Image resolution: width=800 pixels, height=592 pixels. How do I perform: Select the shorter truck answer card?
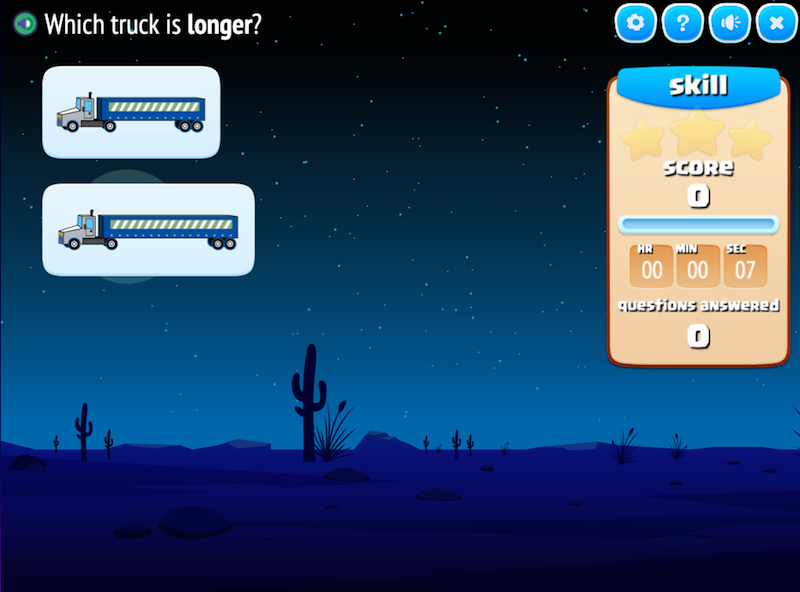point(131,112)
